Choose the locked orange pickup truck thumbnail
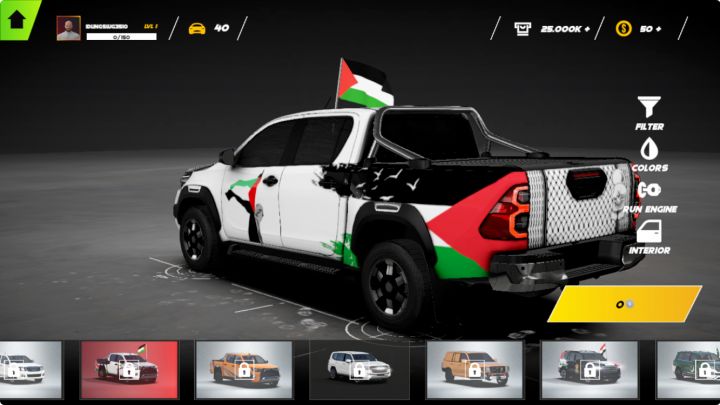The height and width of the screenshot is (405, 720). pos(244,369)
